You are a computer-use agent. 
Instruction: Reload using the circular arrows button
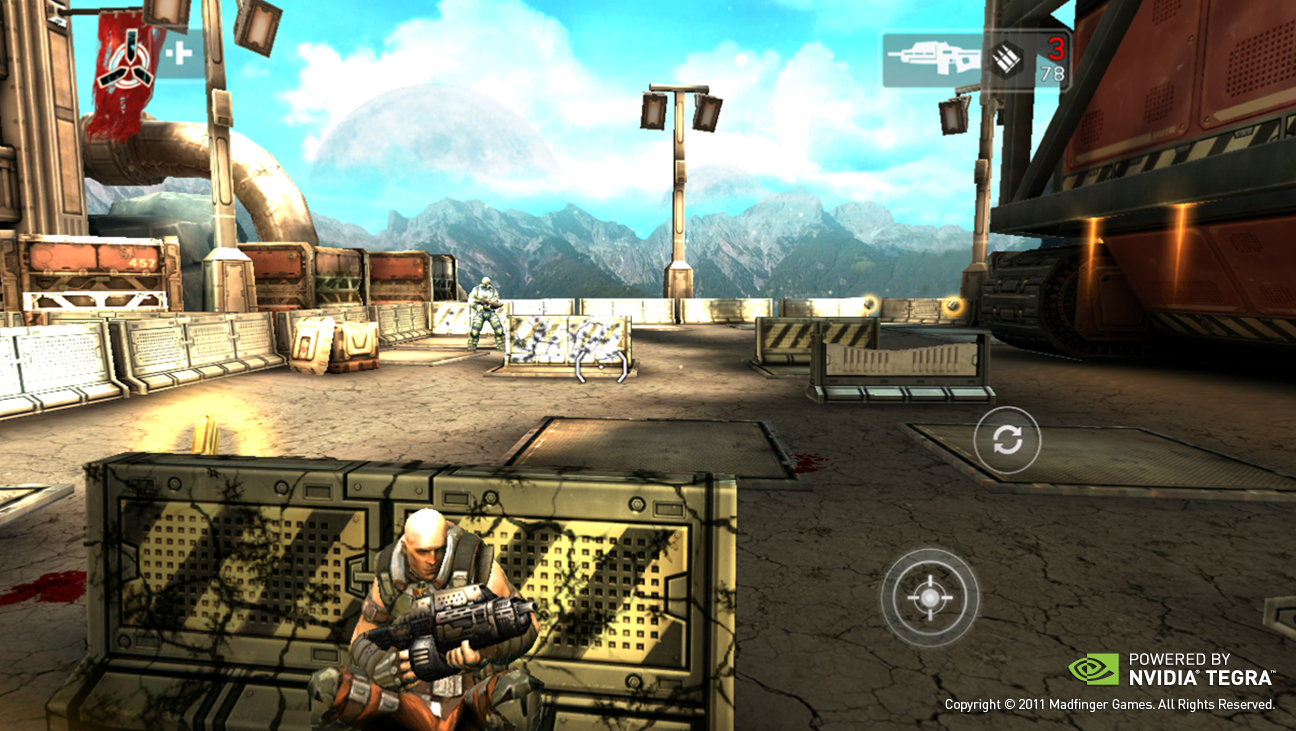pos(1007,440)
